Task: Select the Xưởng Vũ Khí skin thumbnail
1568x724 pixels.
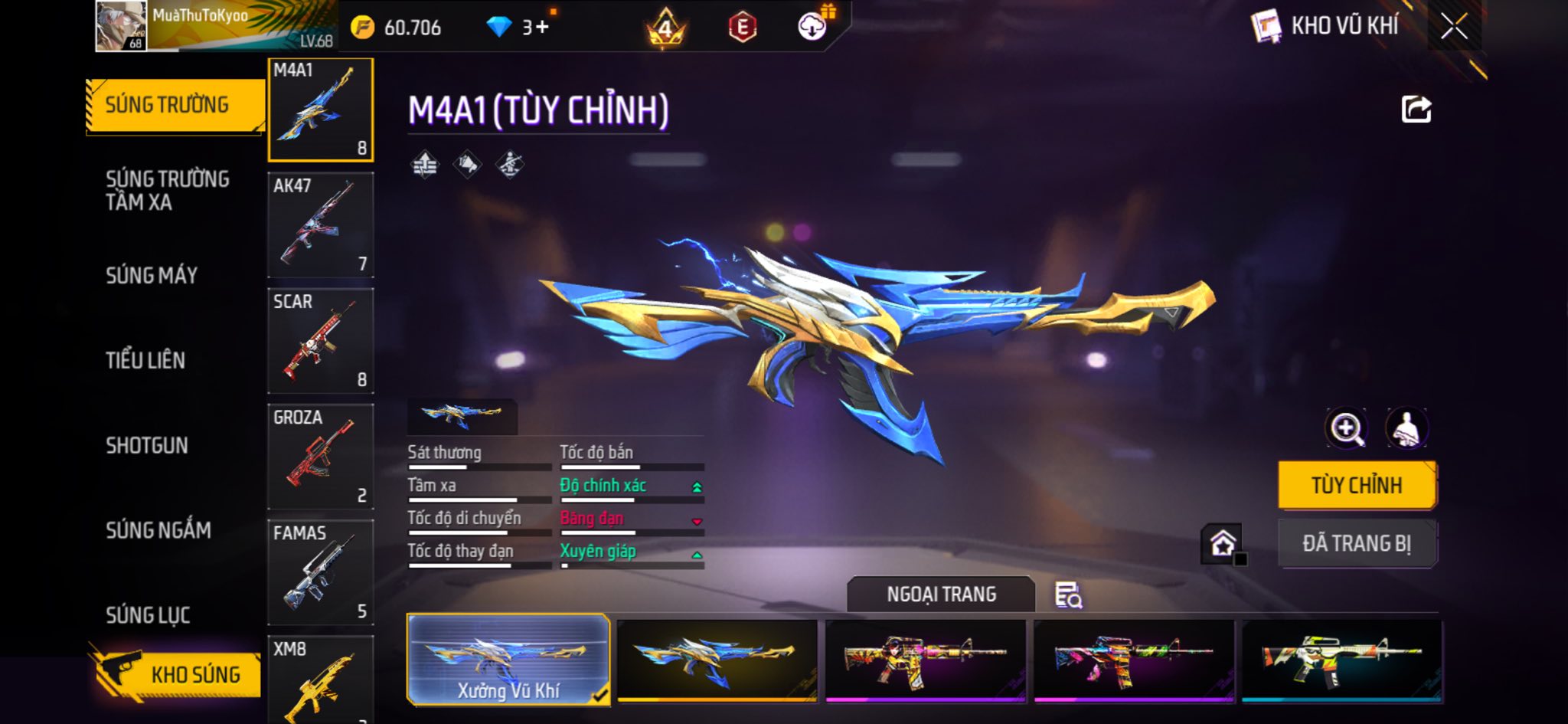Action: point(508,659)
